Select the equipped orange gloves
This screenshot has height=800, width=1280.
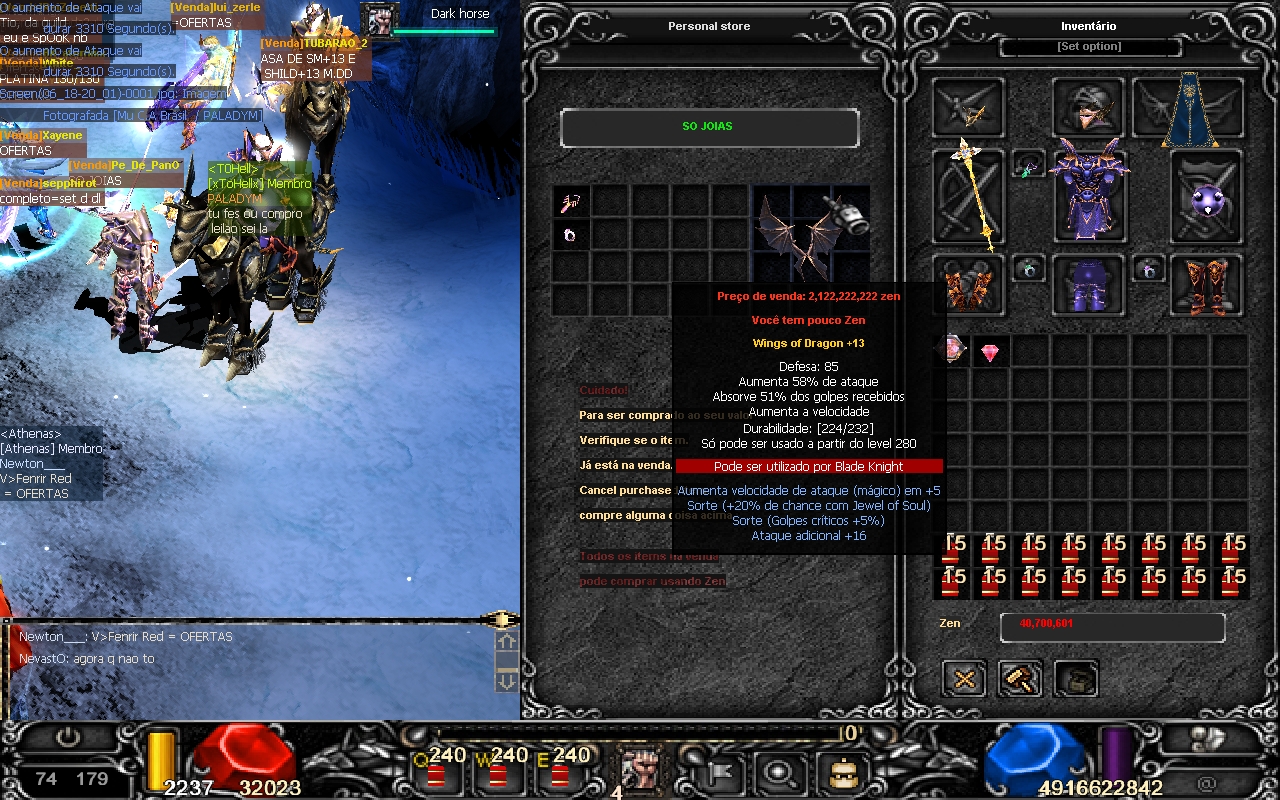click(x=968, y=285)
